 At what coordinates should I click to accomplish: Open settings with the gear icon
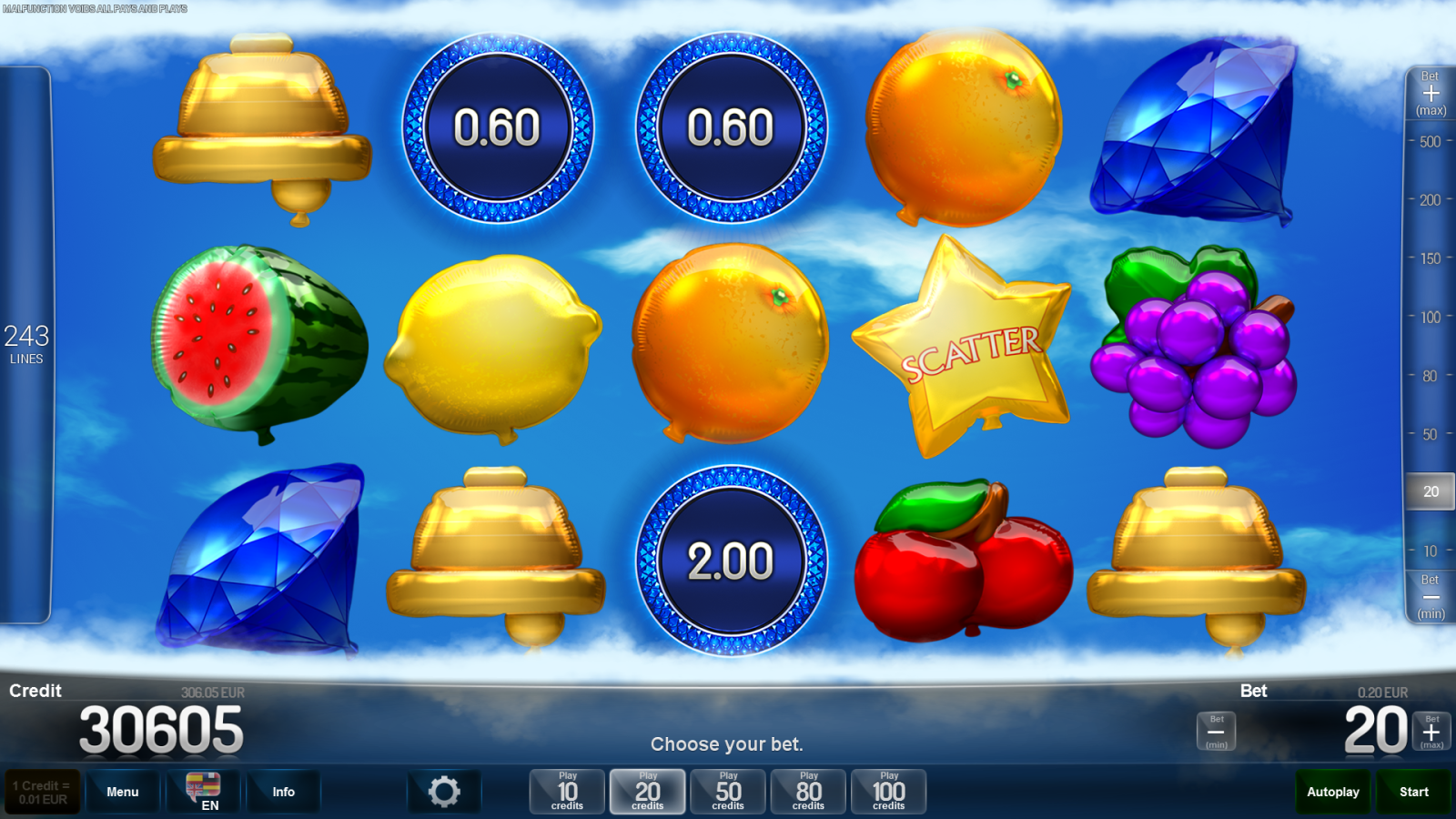[x=444, y=792]
